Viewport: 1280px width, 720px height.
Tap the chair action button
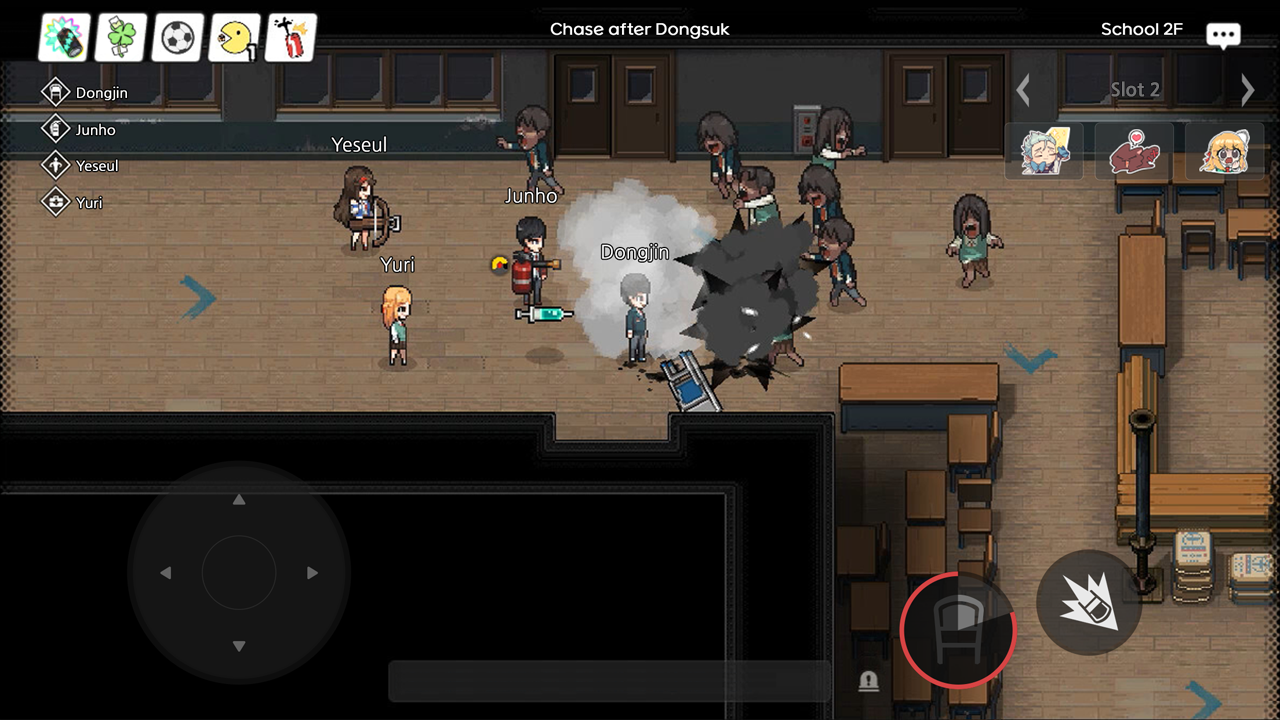click(x=957, y=630)
